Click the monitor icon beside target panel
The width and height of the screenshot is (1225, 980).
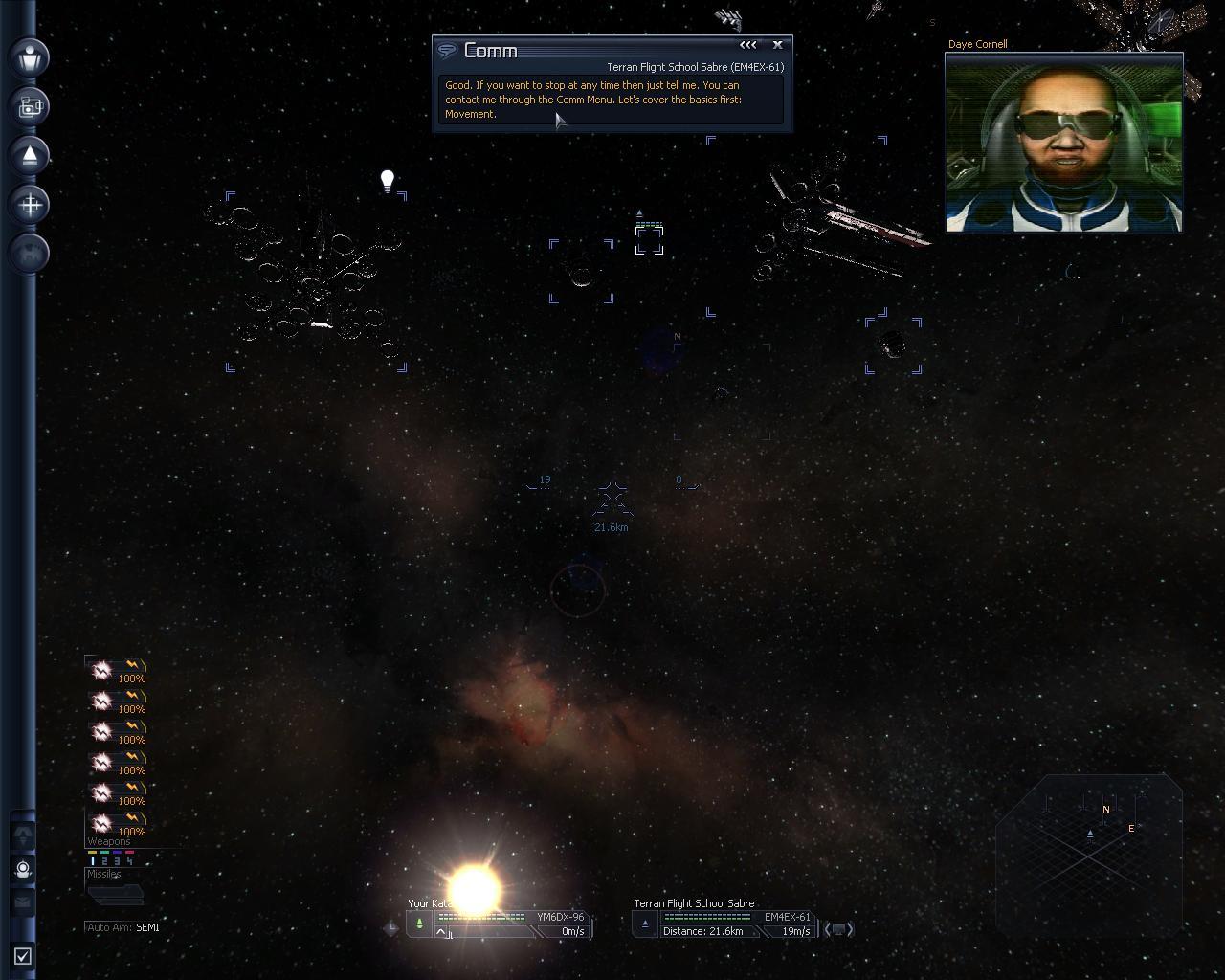coord(838,928)
